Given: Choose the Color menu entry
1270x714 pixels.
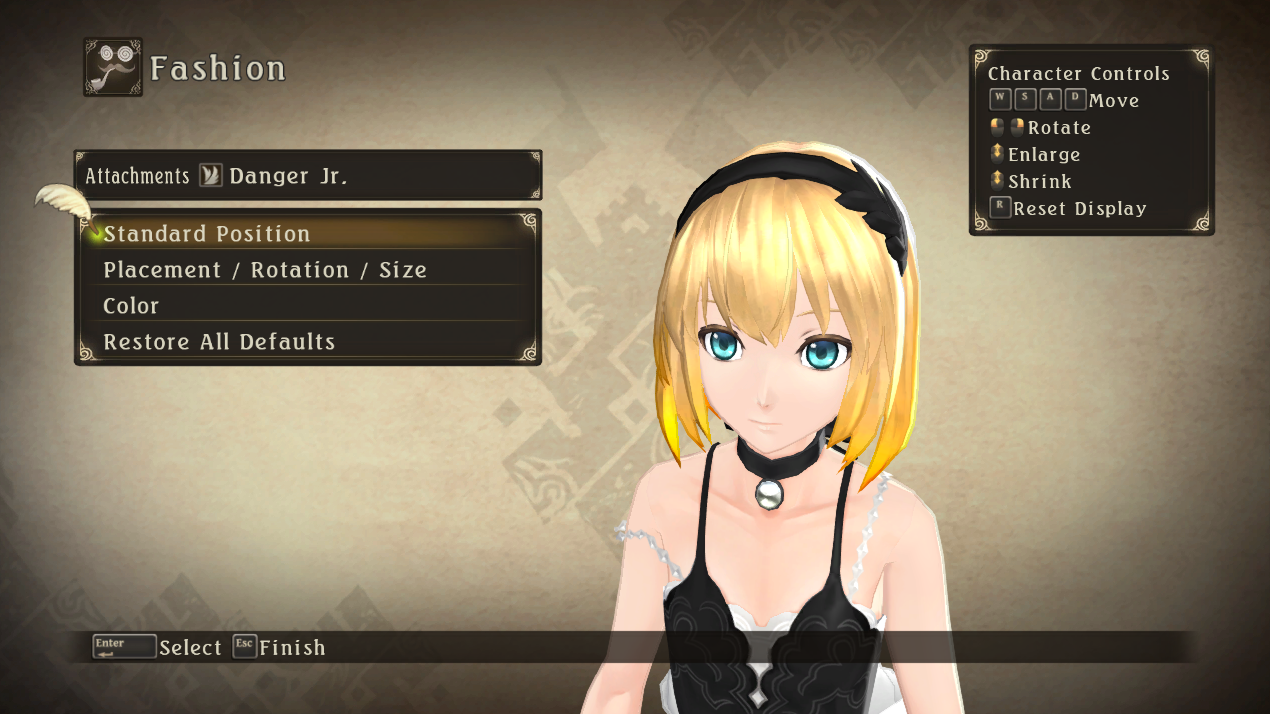Looking at the screenshot, I should 131,306.
